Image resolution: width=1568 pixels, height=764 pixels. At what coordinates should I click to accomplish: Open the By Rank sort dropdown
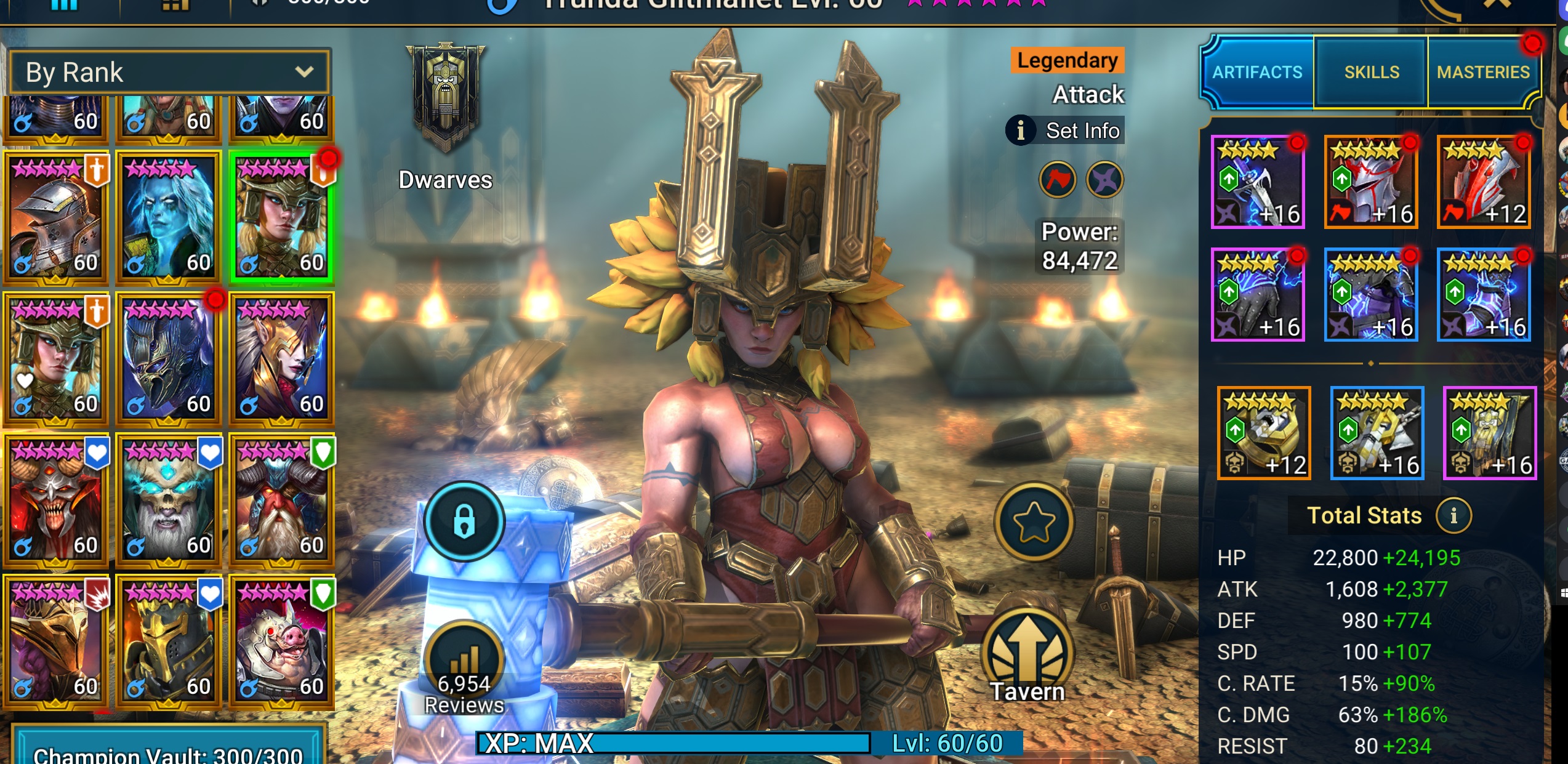(169, 73)
